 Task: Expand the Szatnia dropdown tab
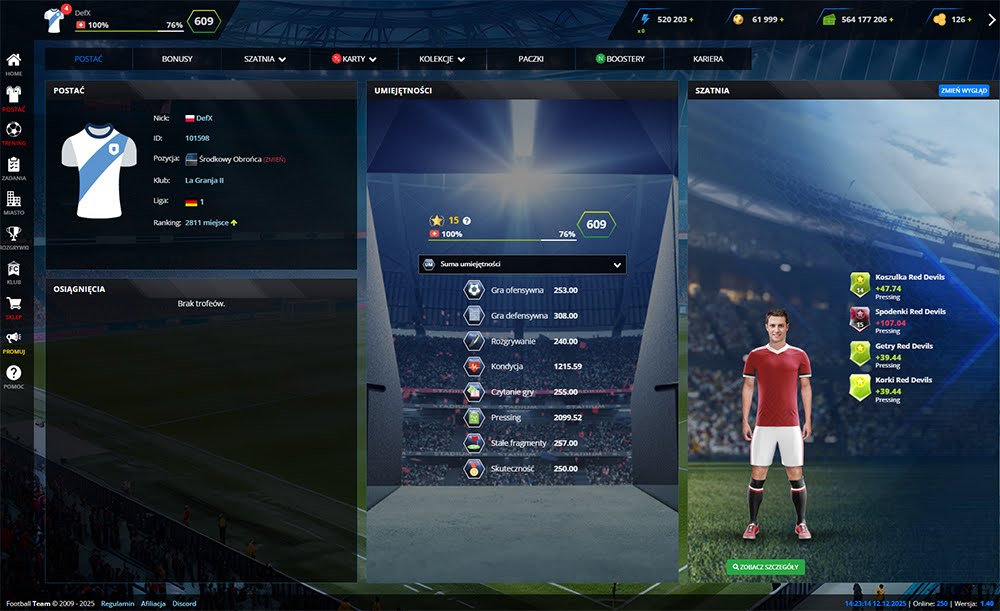(x=265, y=59)
